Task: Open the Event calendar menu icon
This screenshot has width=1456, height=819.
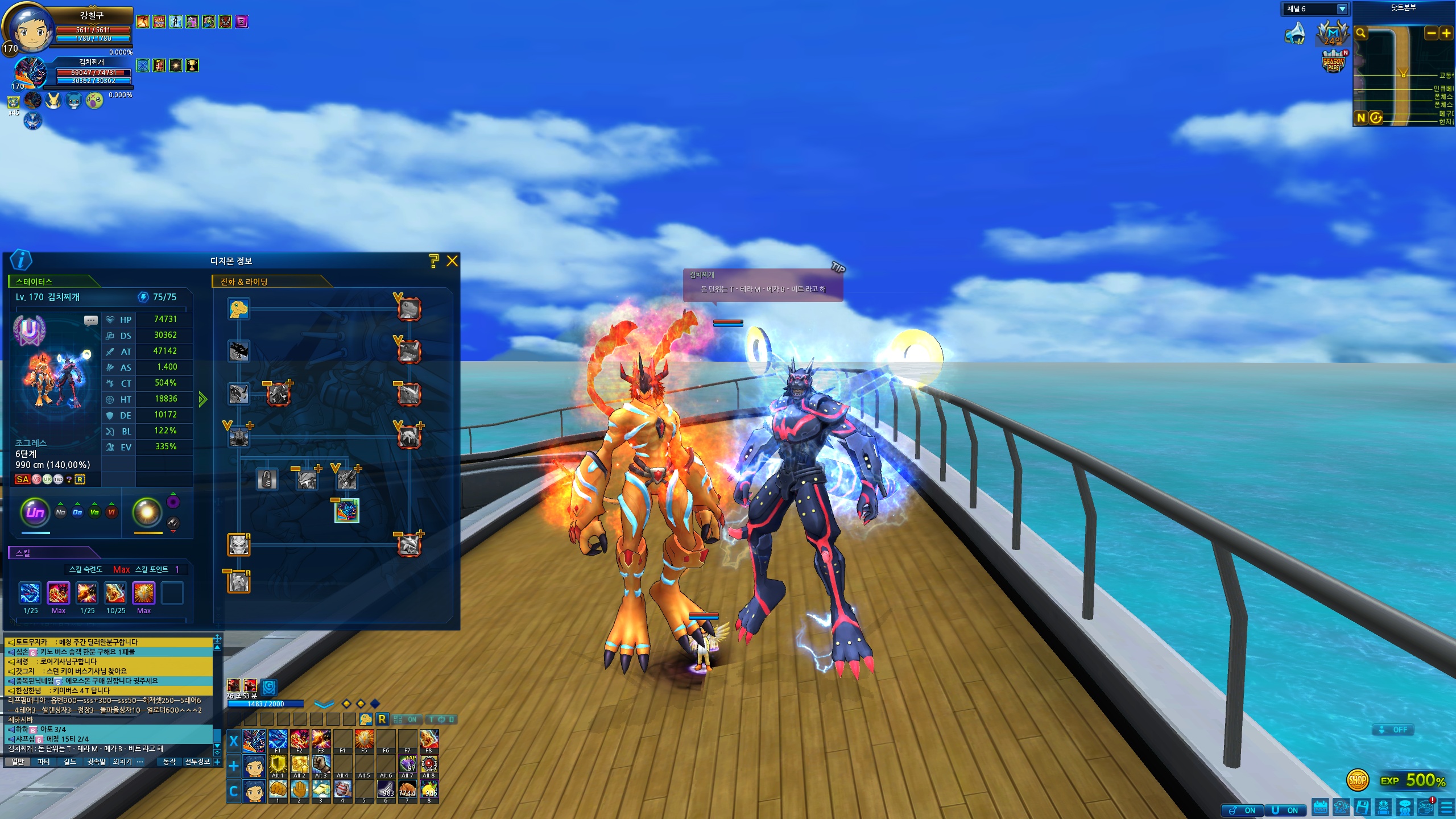Action: (1321, 807)
